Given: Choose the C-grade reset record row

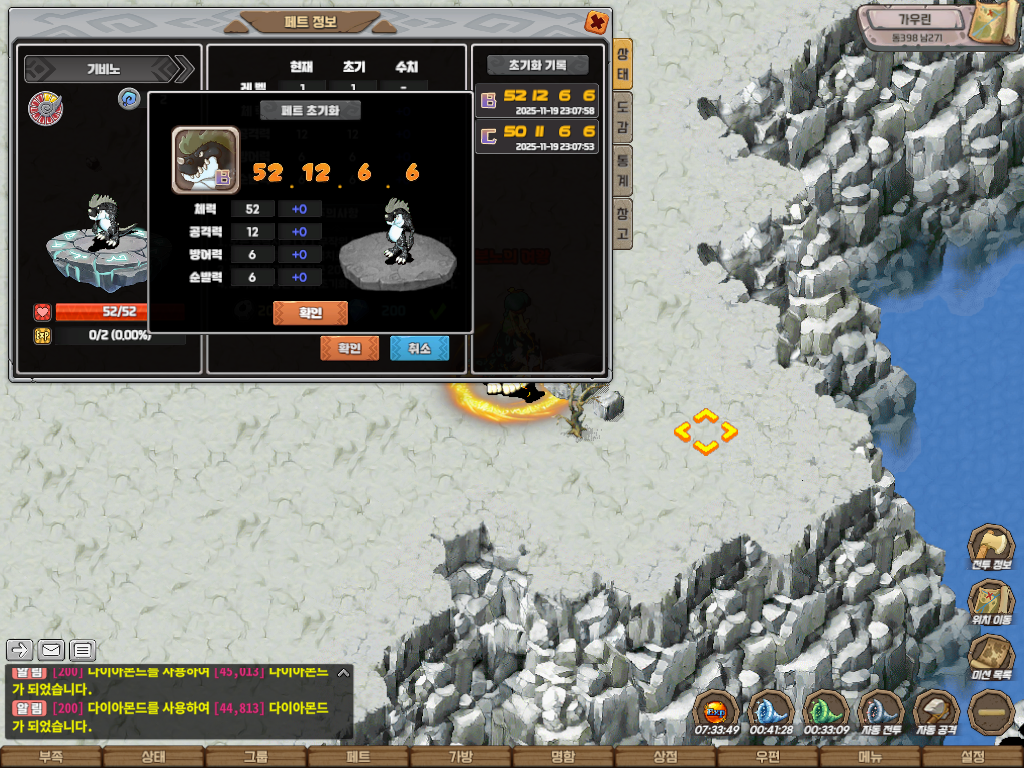Looking at the screenshot, I should [x=537, y=136].
